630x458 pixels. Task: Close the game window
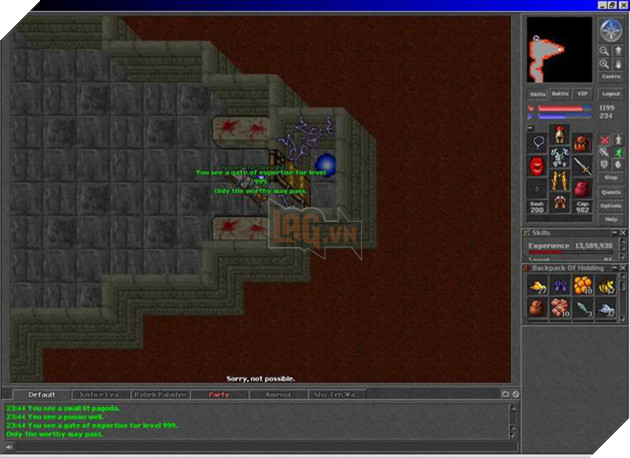pos(622,6)
